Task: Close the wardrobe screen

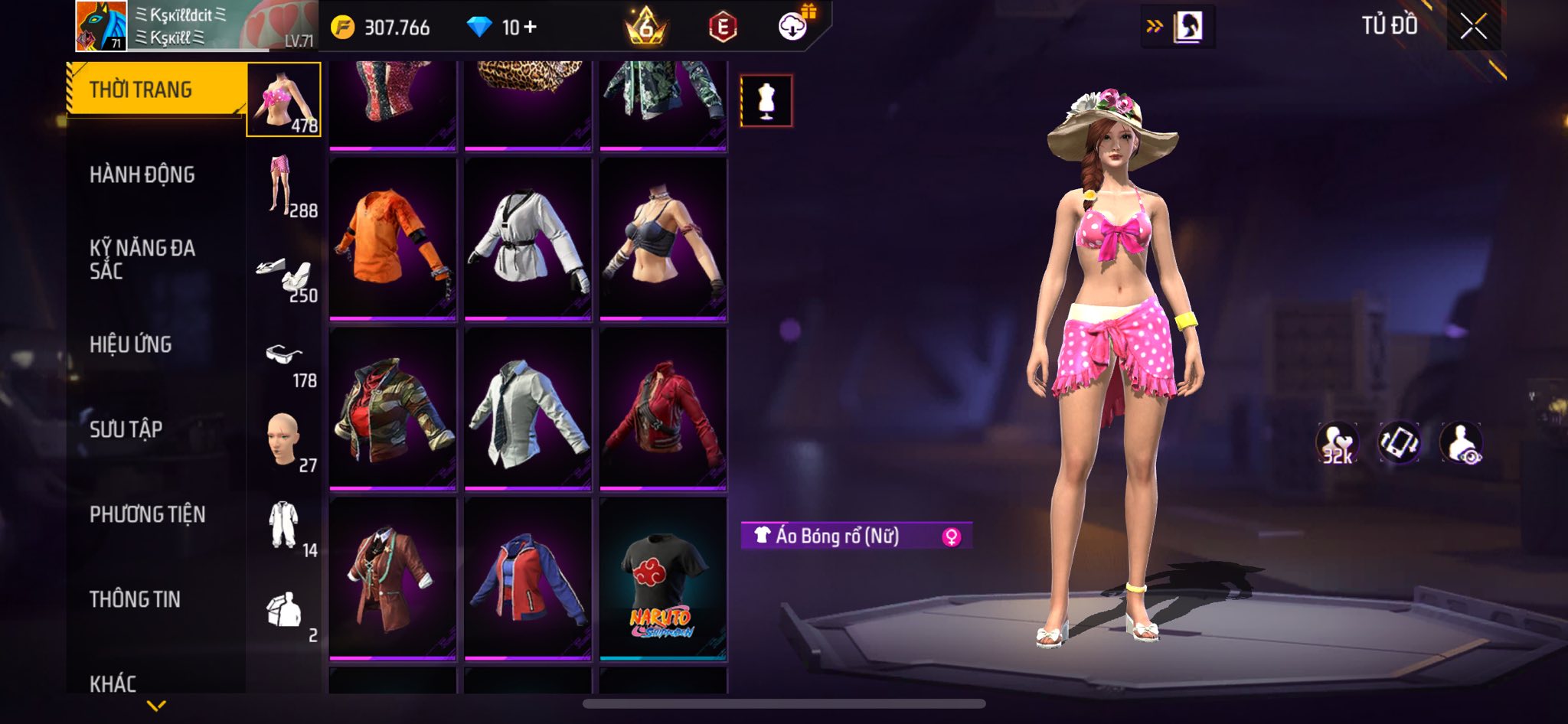Action: (1473, 28)
